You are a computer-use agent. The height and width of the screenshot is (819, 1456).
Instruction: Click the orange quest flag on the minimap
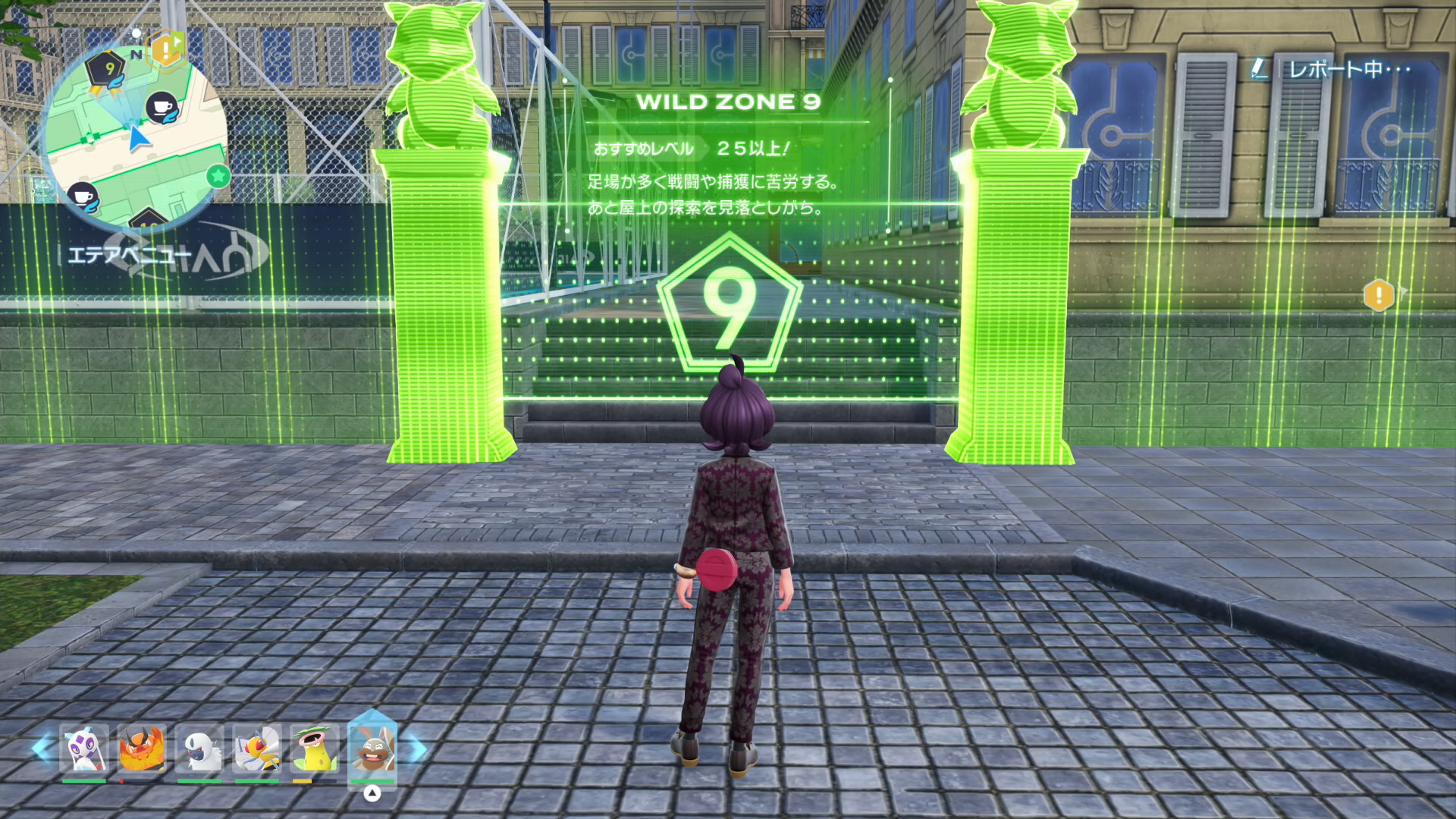click(x=166, y=49)
